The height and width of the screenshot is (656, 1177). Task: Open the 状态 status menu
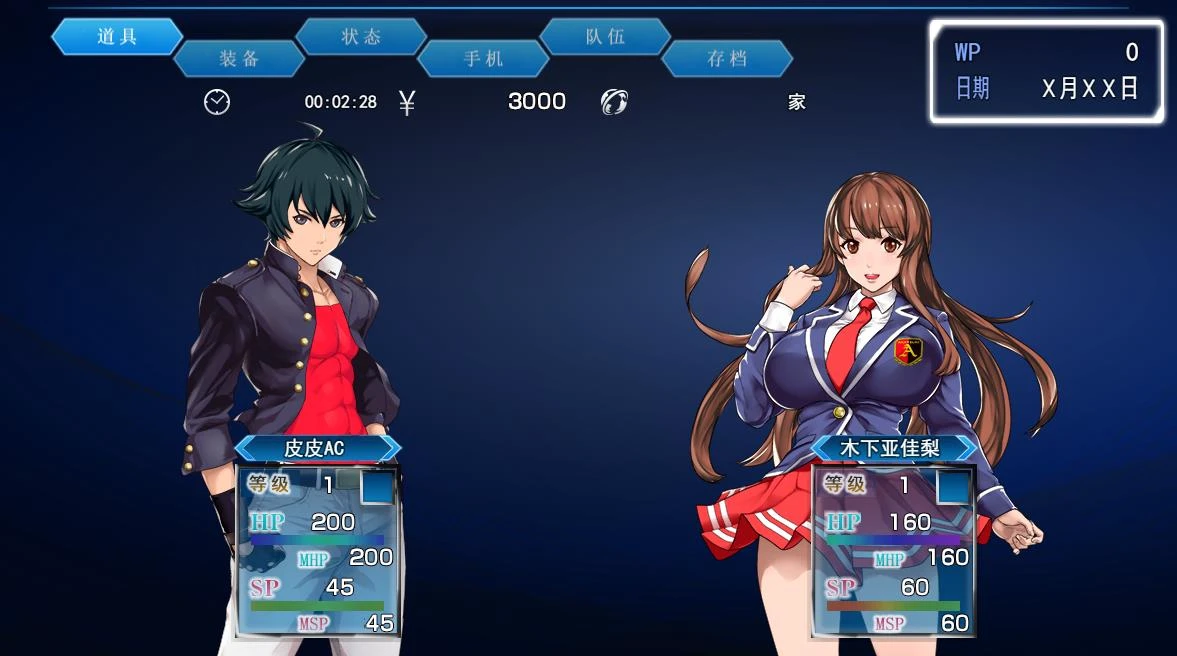tap(361, 37)
